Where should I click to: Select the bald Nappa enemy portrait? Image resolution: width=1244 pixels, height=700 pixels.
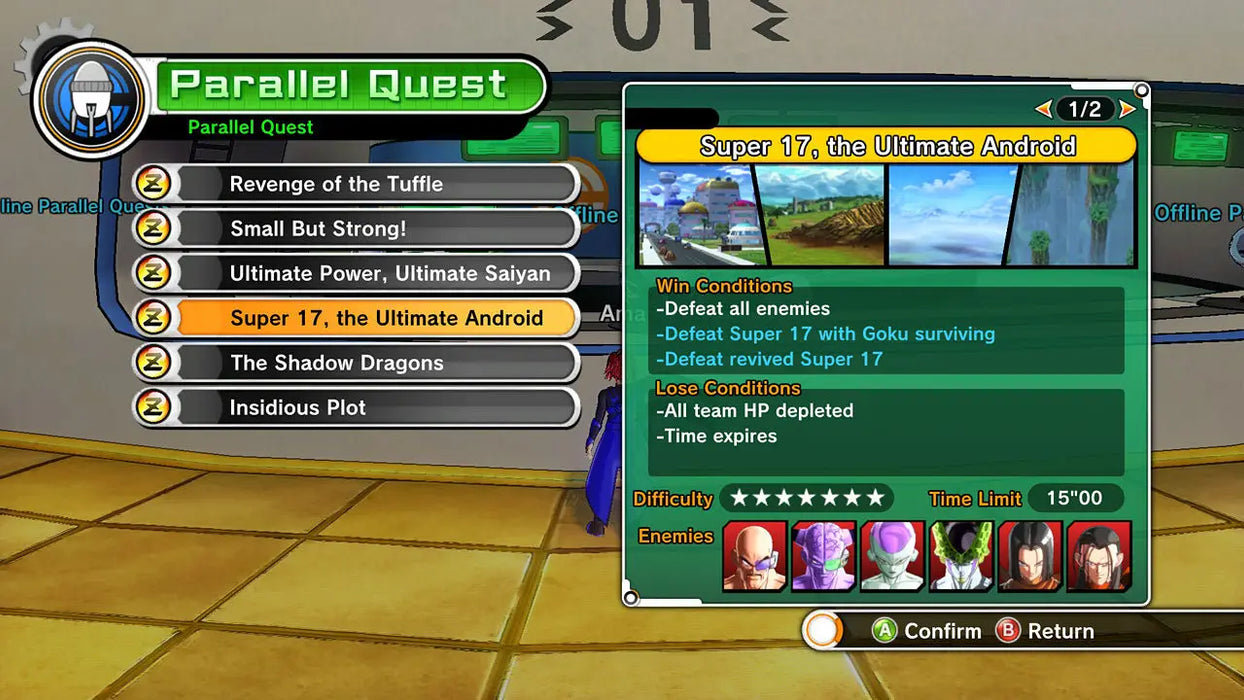[x=754, y=556]
